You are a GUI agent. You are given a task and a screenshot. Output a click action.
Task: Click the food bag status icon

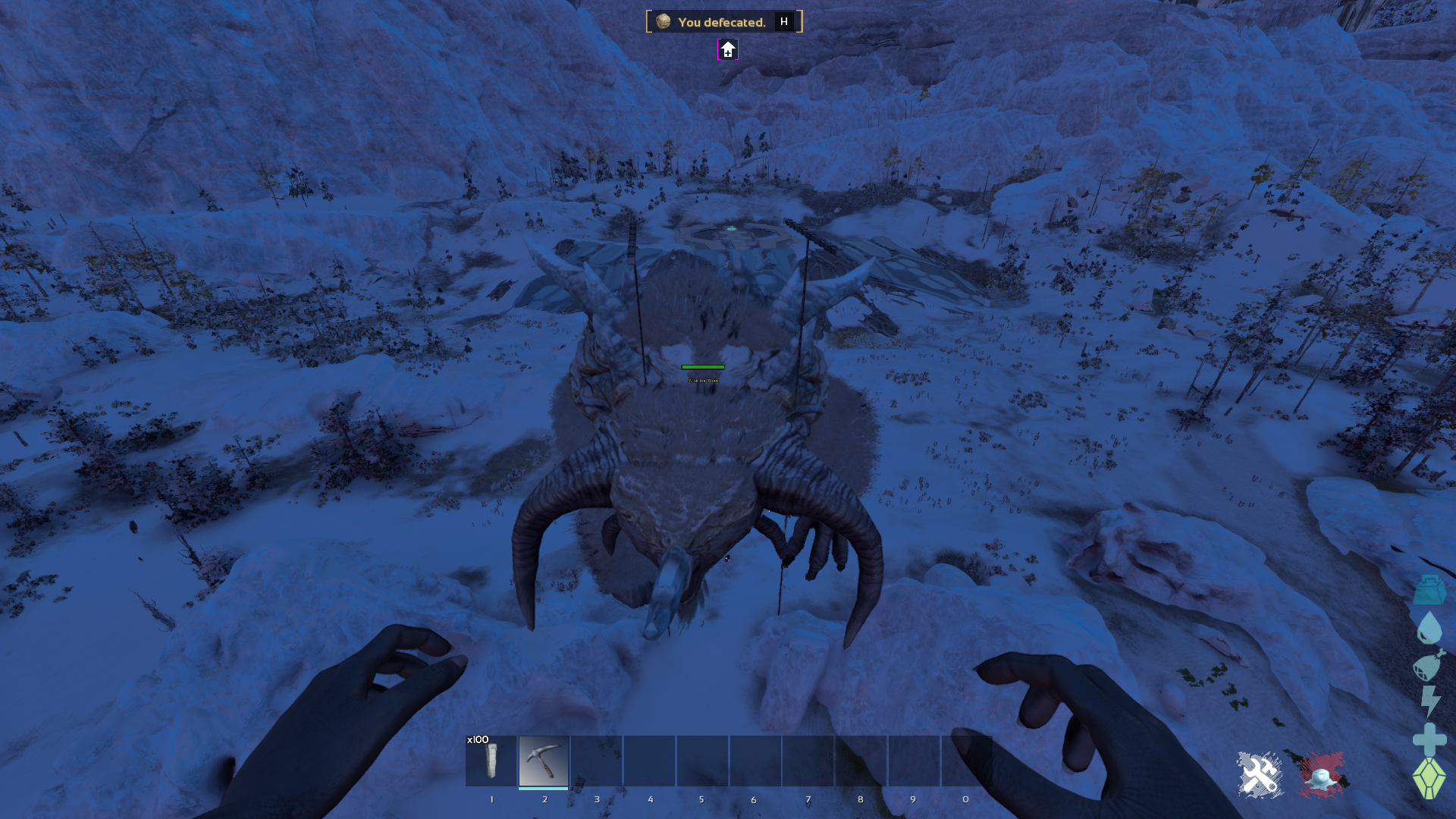point(1429,667)
